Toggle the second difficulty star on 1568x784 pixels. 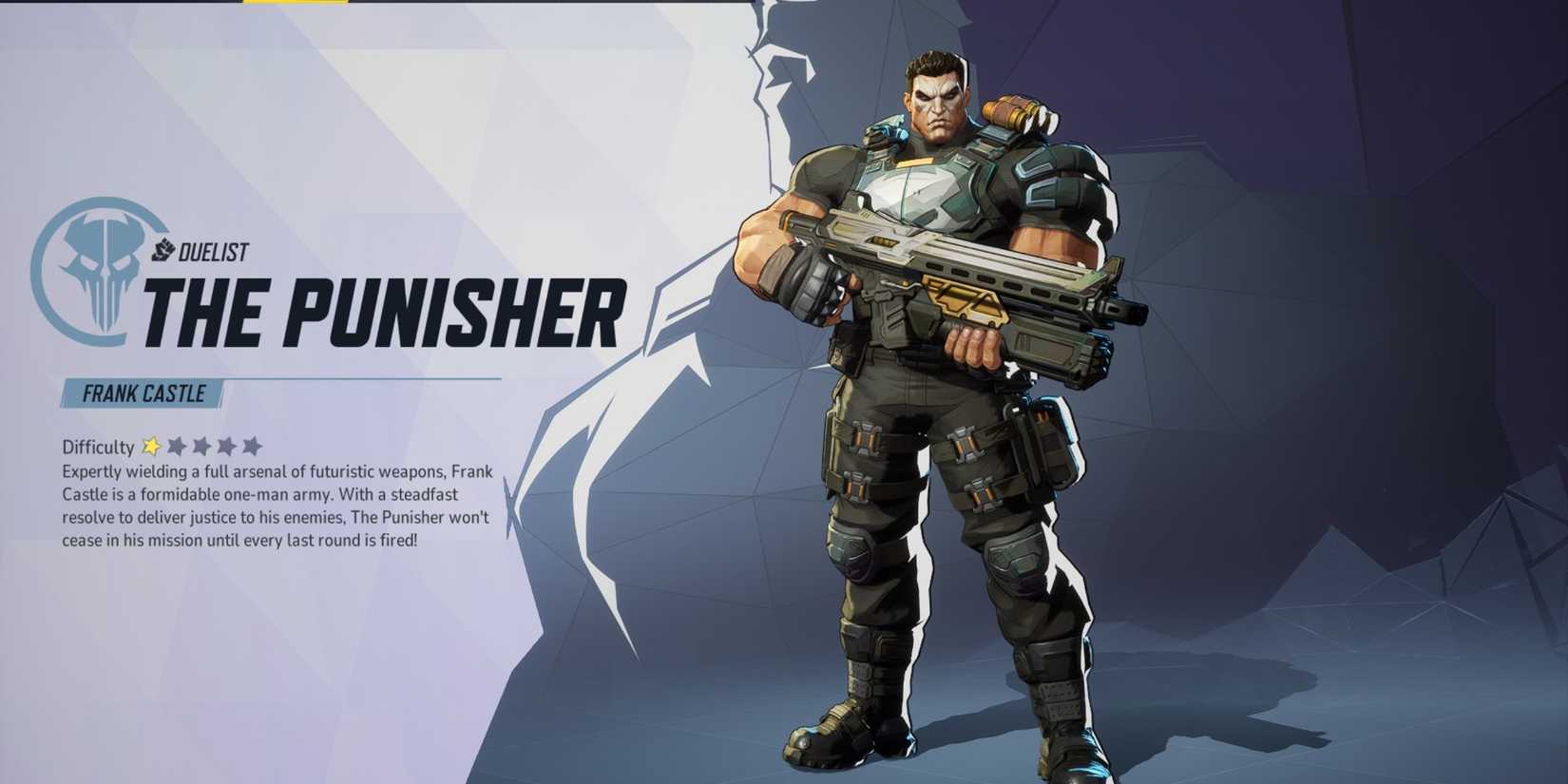point(177,446)
